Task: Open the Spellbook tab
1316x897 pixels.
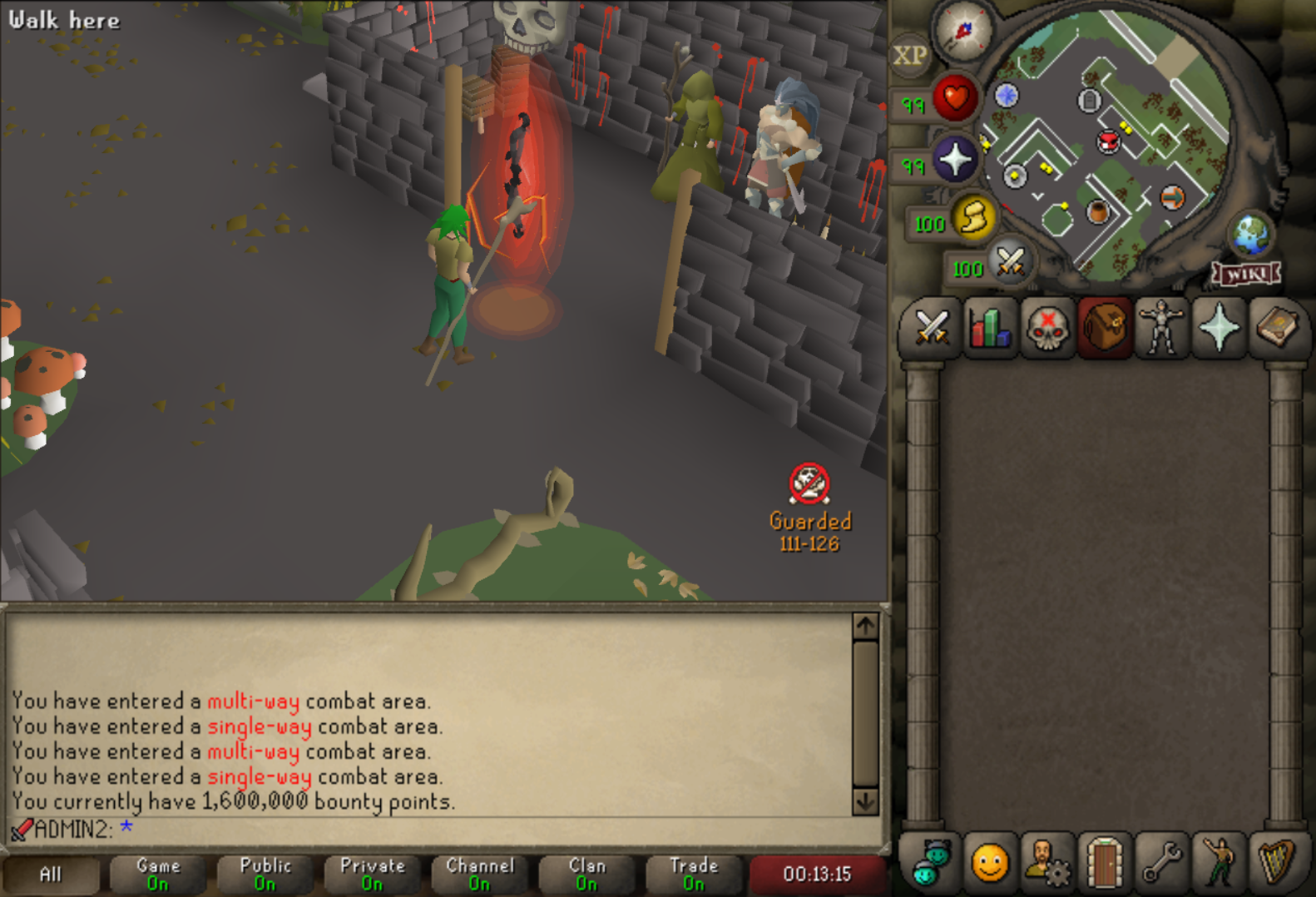Action: (x=1277, y=328)
